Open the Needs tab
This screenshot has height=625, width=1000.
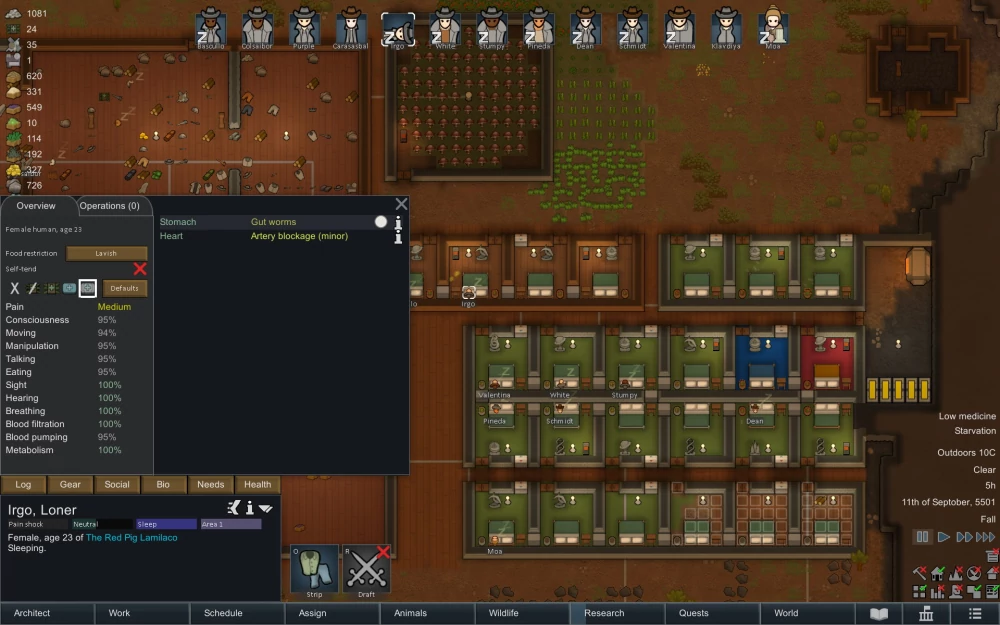(210, 484)
